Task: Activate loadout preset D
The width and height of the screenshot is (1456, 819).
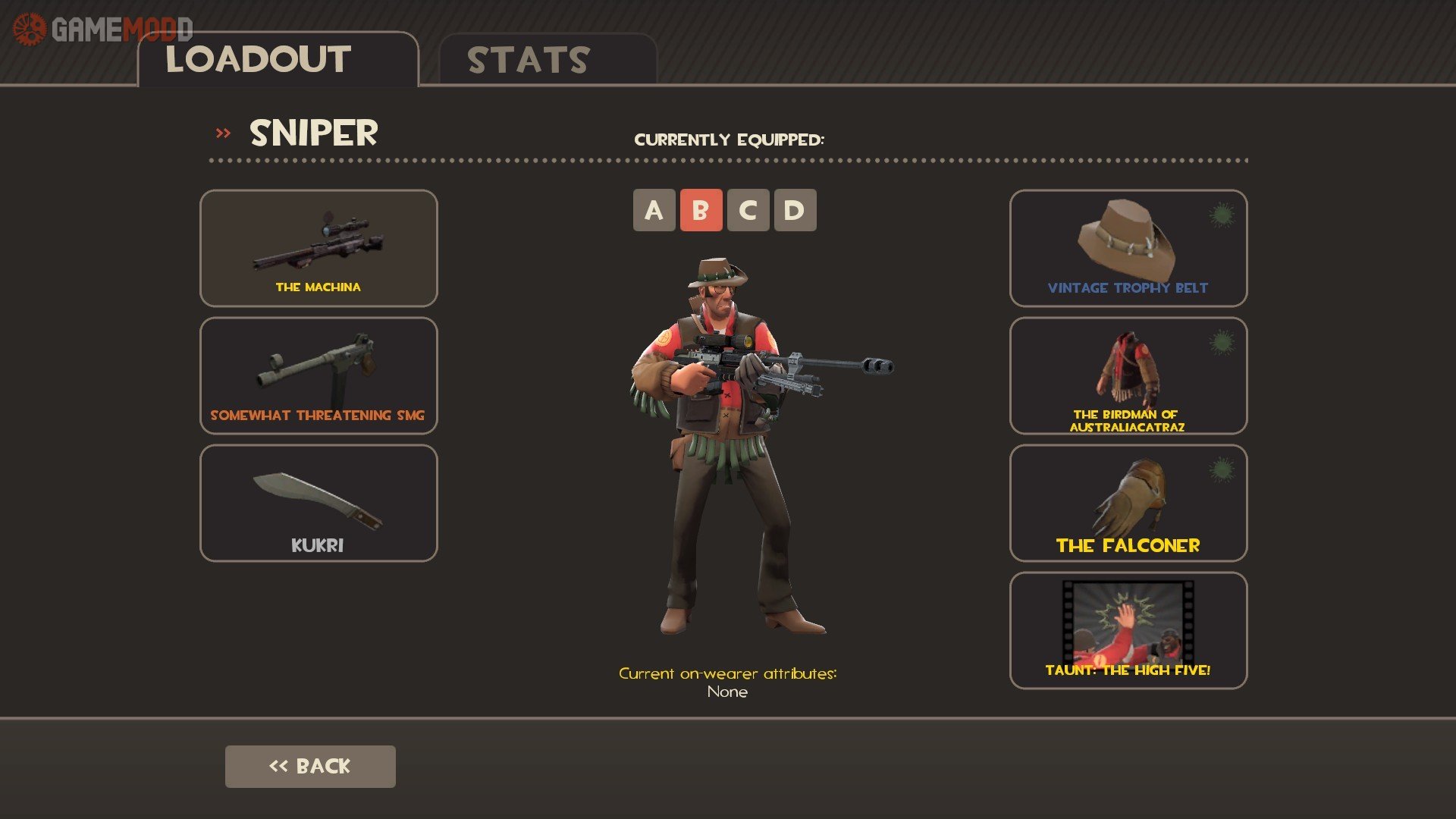Action: (795, 210)
